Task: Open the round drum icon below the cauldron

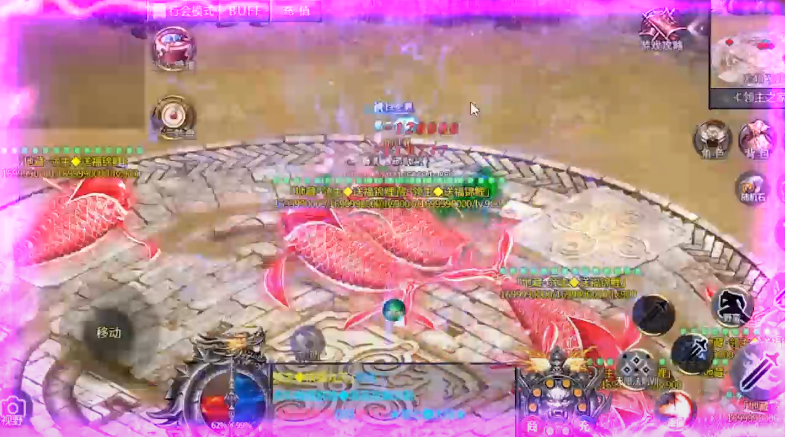Action: pyautogui.click(x=173, y=115)
